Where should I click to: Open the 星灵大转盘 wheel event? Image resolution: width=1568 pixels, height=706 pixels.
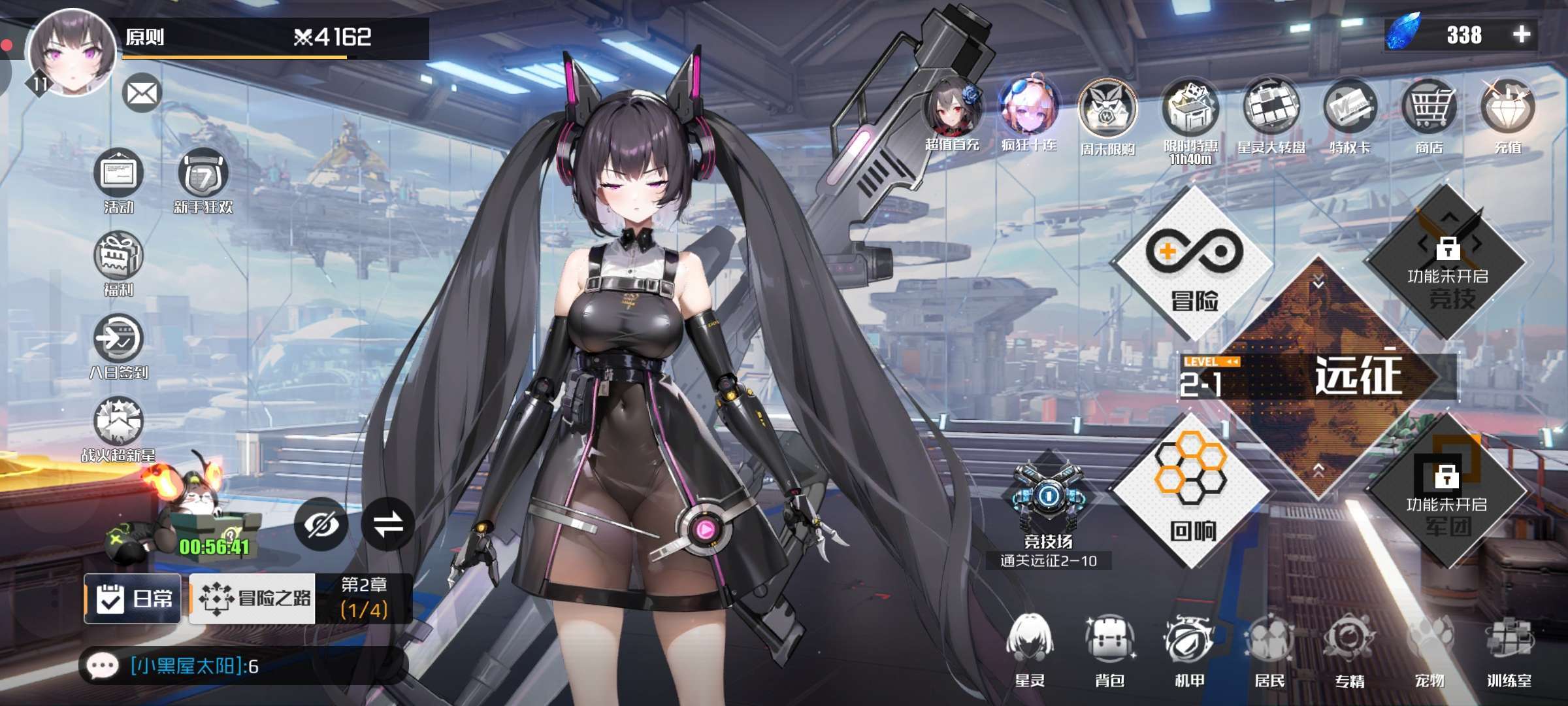tap(1271, 111)
